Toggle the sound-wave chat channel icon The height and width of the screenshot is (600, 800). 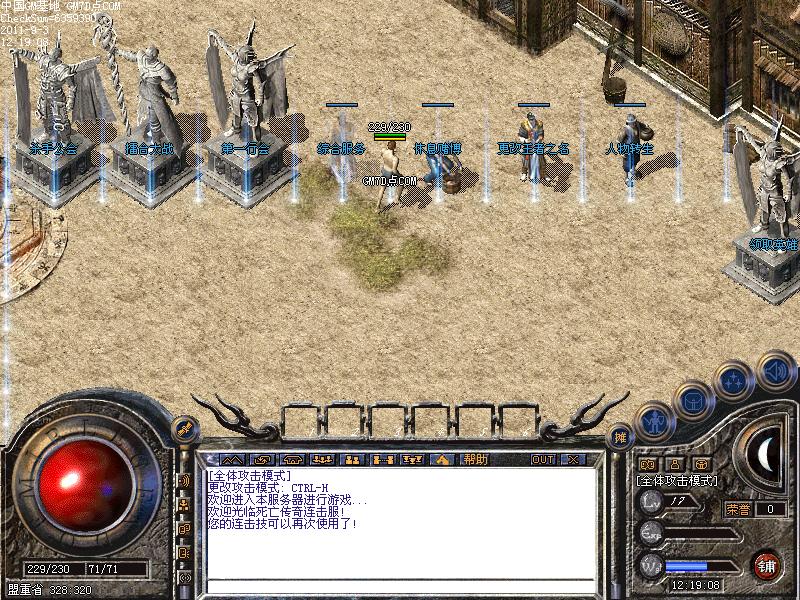[184, 481]
